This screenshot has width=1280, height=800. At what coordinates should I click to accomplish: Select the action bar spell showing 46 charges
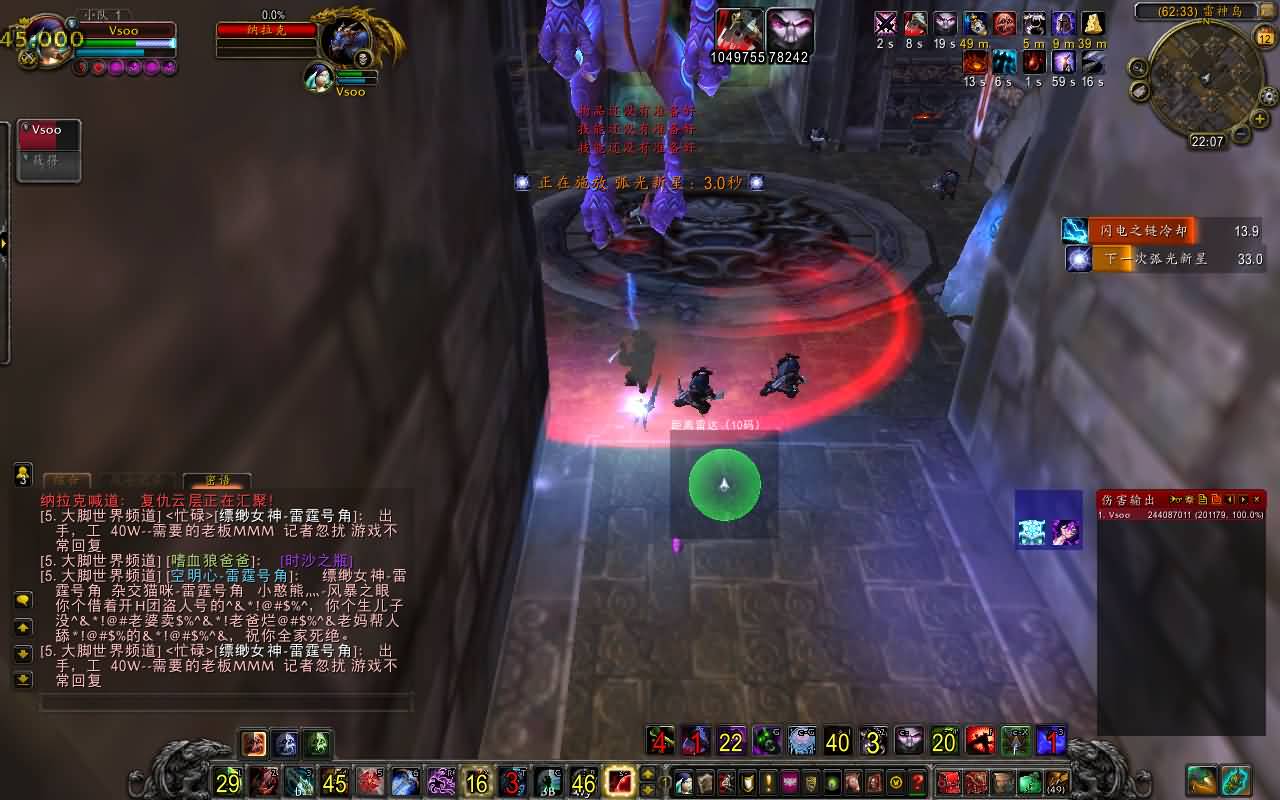pyautogui.click(x=584, y=783)
